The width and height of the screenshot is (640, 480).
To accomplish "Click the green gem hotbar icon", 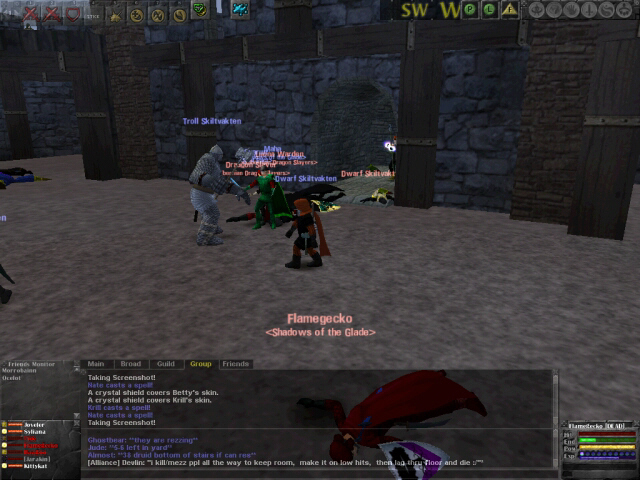I will coord(199,10).
